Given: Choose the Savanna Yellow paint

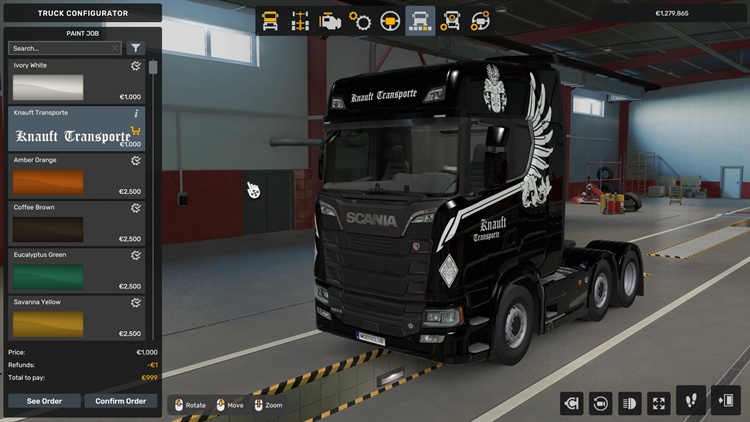Looking at the screenshot, I should pos(76,318).
